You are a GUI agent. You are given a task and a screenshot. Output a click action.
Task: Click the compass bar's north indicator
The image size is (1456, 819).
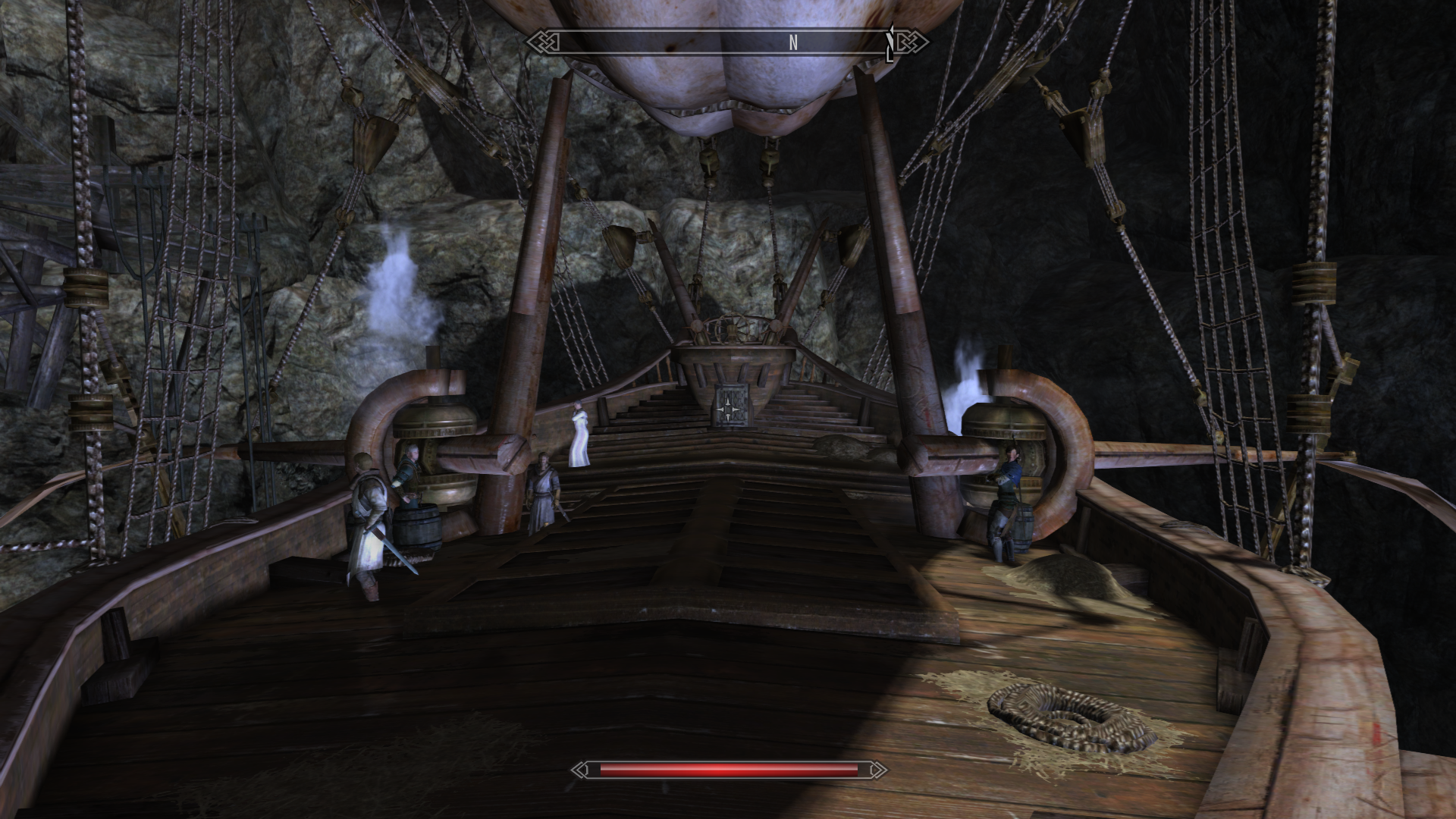(x=793, y=43)
